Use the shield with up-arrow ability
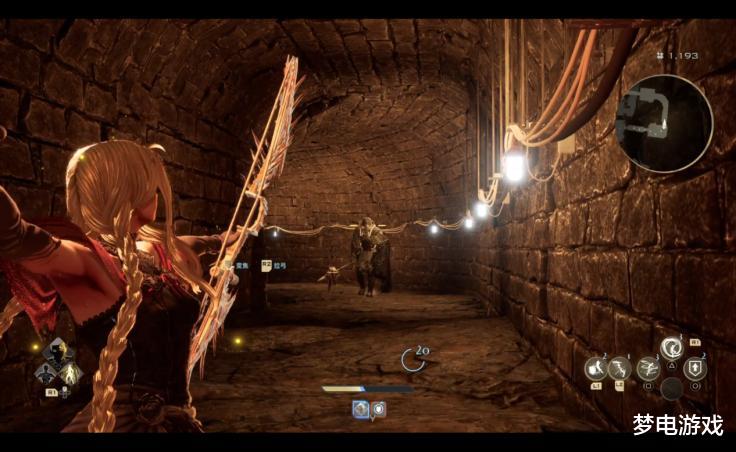Image resolution: width=736 pixels, height=452 pixels. click(x=696, y=368)
